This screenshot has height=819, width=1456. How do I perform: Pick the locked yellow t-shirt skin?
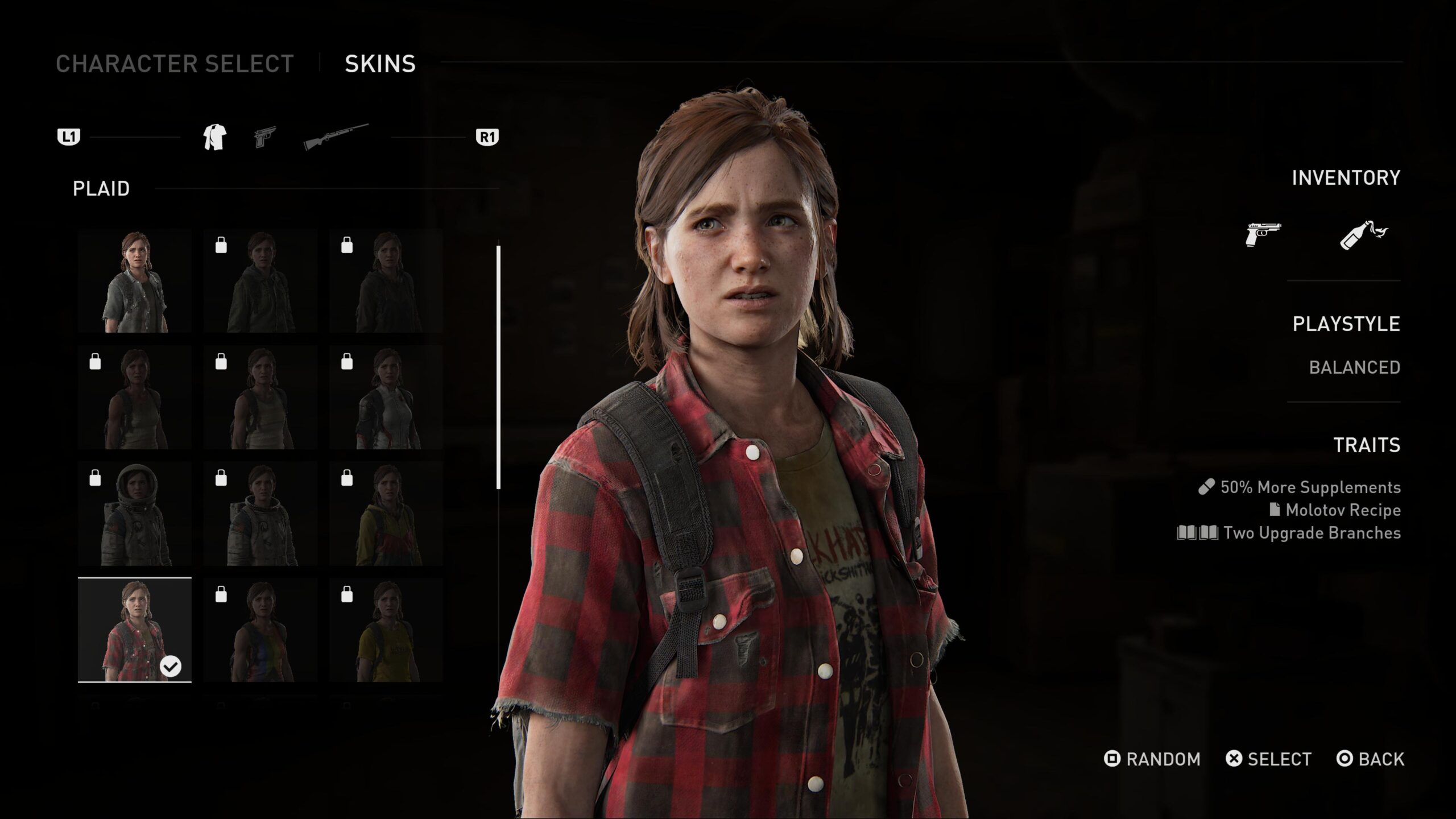point(386,630)
